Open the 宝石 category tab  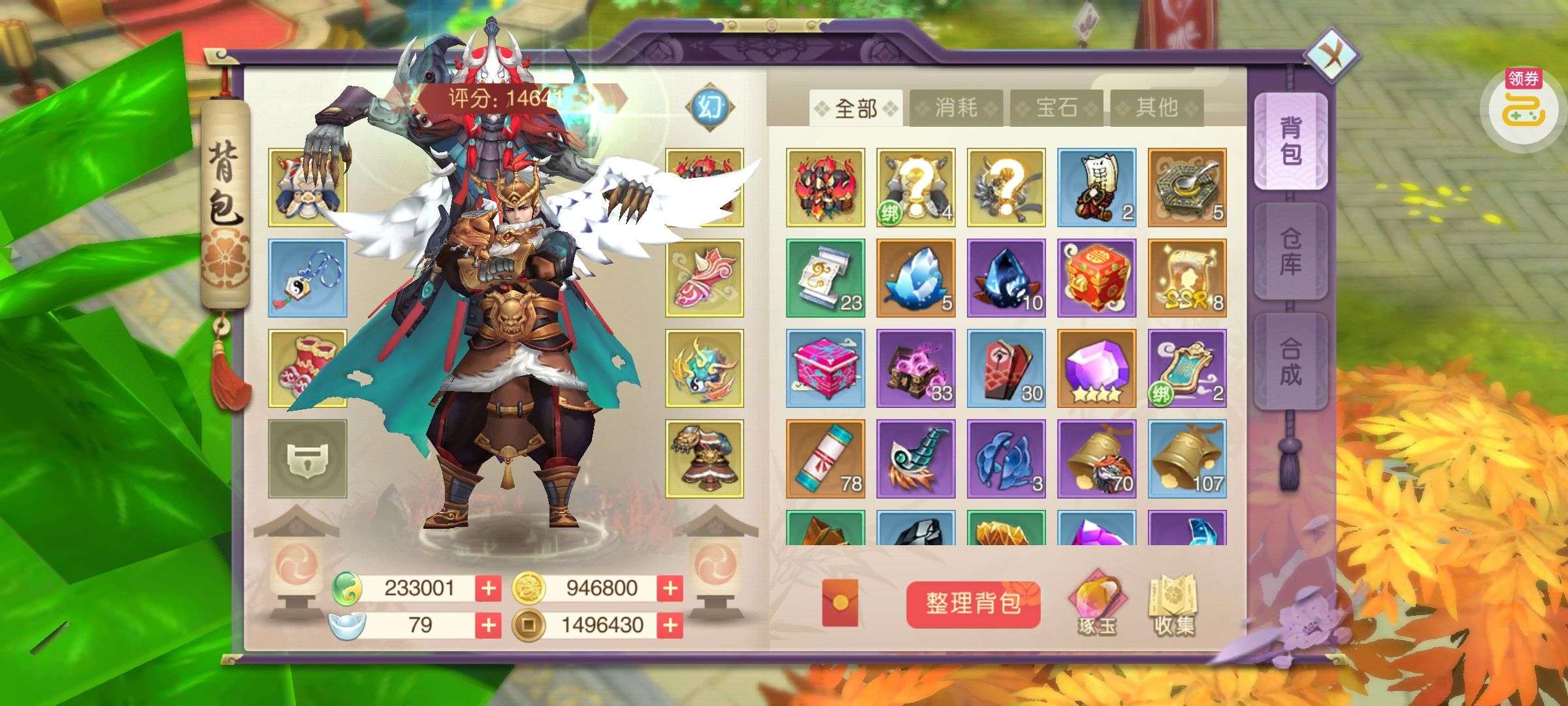(x=1056, y=108)
